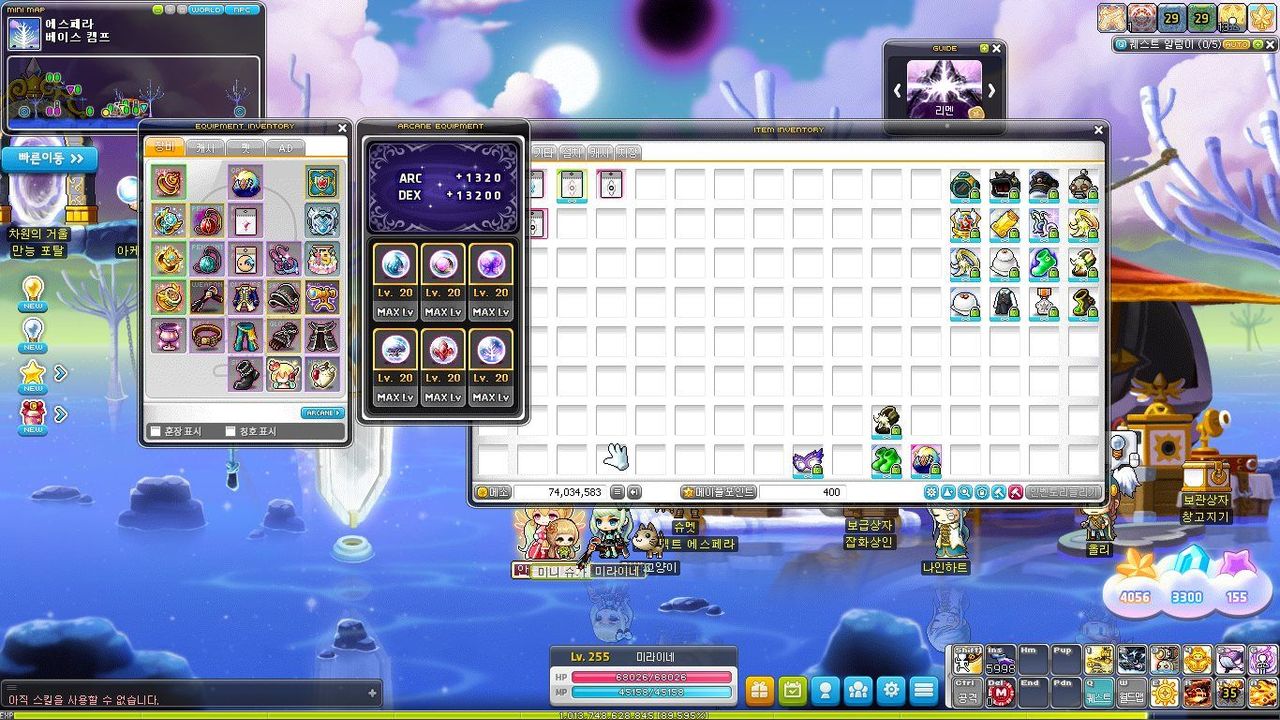Open the 메이플포인트 button in inventory
This screenshot has width=1280, height=720.
718,492
